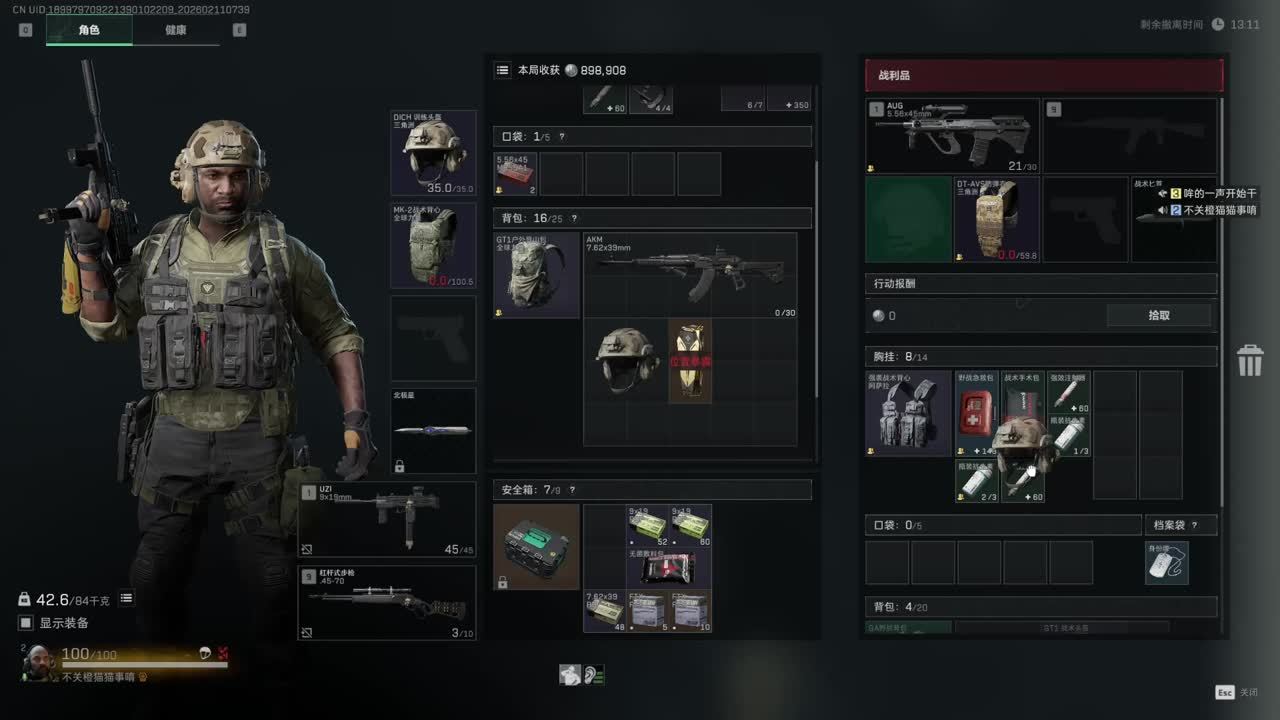
Task: Select the green safe box container
Action: click(x=536, y=546)
